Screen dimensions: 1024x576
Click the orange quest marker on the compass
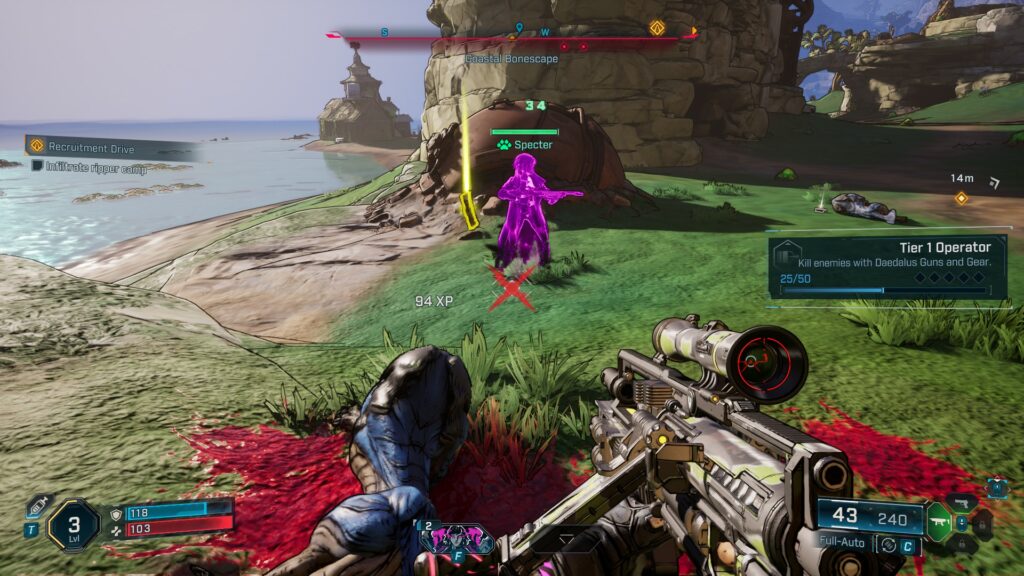[x=657, y=28]
